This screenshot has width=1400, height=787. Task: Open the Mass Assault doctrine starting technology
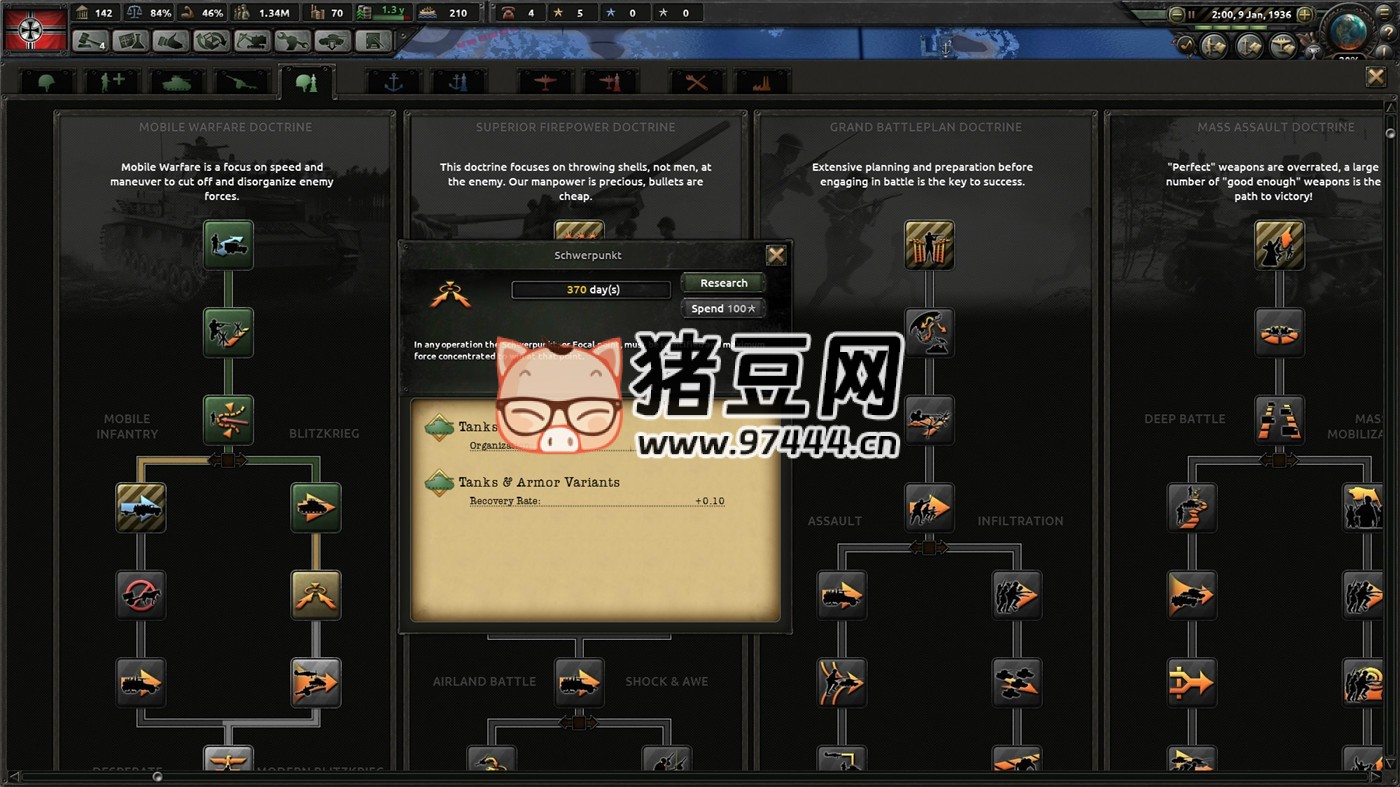pos(1280,243)
